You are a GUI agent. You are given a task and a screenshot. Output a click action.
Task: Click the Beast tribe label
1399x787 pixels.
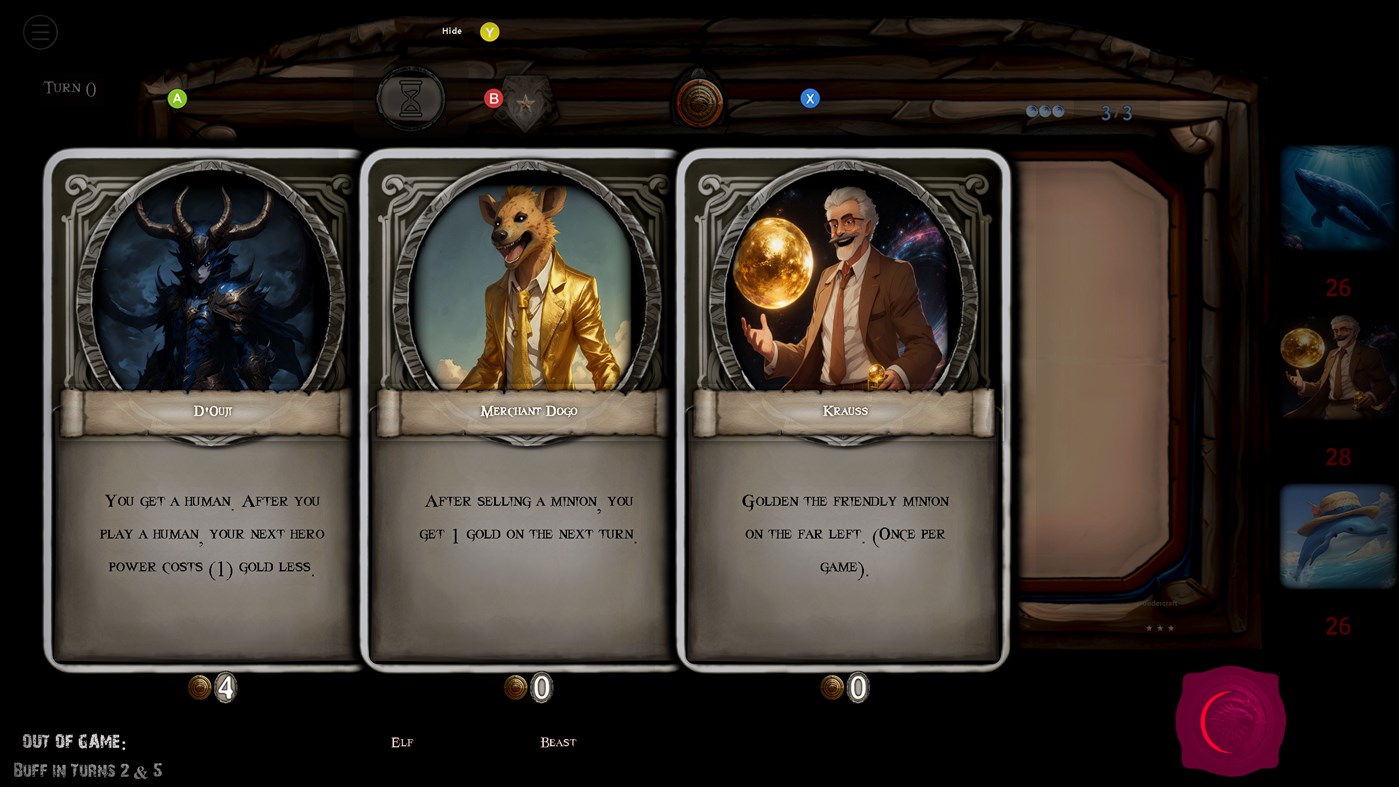(557, 742)
